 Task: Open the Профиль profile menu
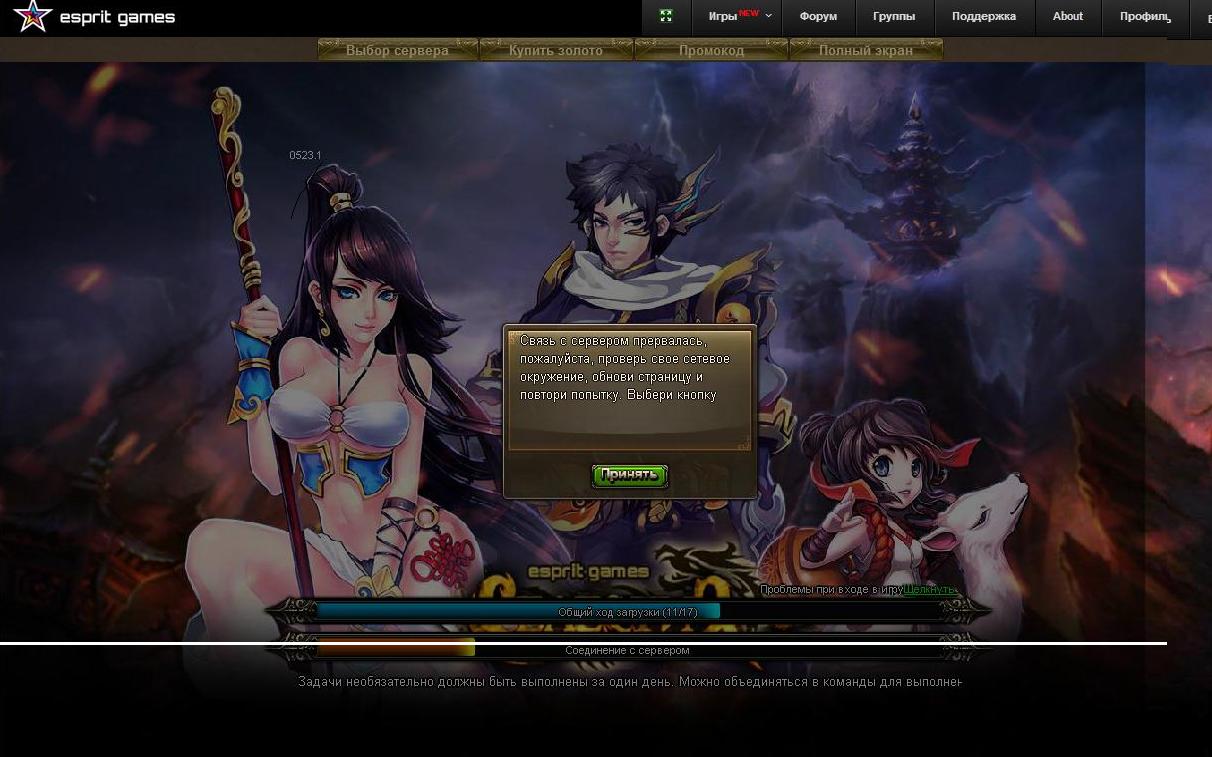1145,17
